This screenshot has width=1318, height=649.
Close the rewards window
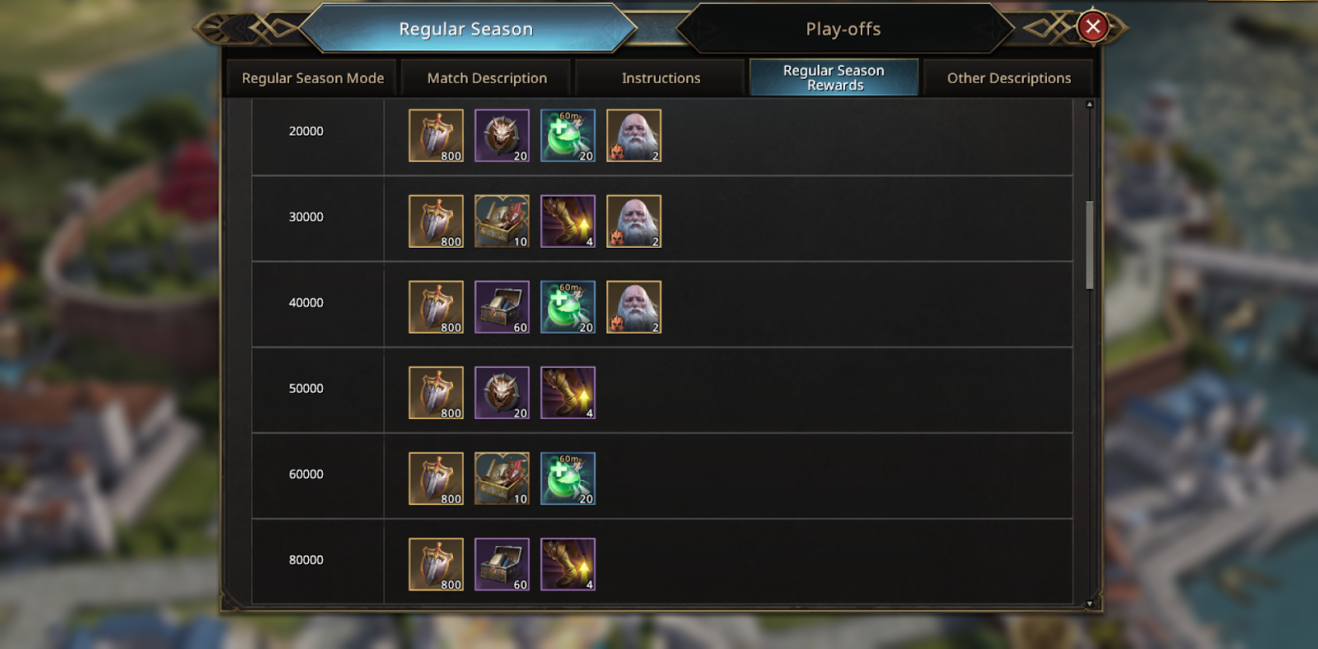(x=1093, y=27)
